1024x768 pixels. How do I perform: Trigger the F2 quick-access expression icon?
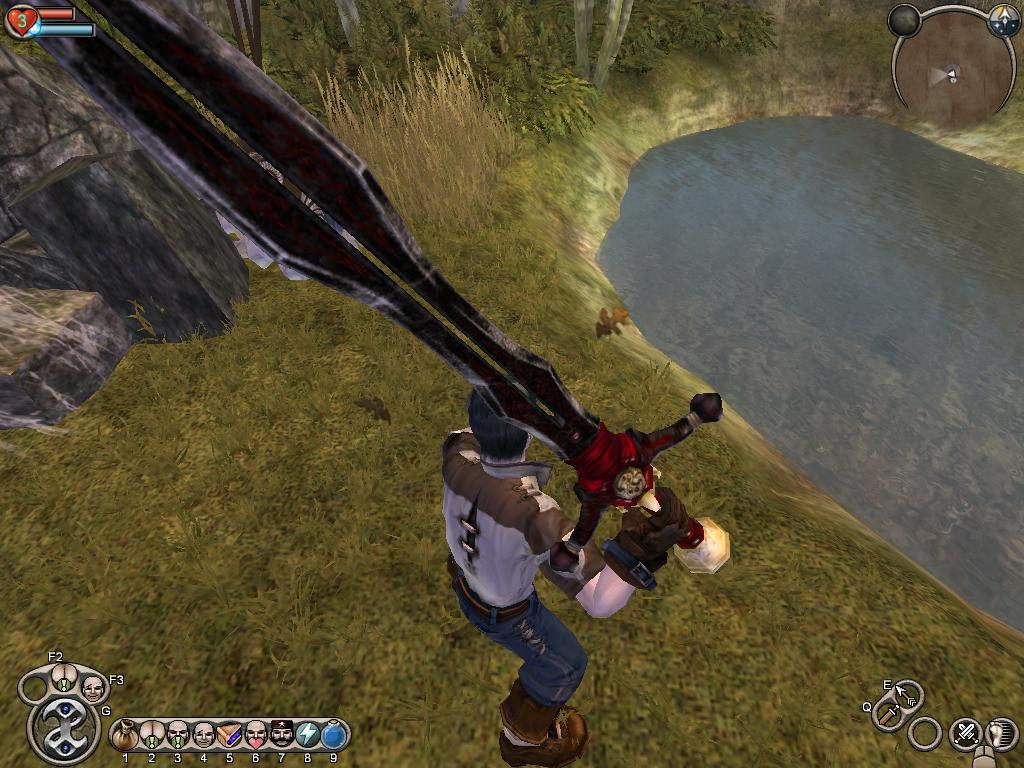point(64,677)
